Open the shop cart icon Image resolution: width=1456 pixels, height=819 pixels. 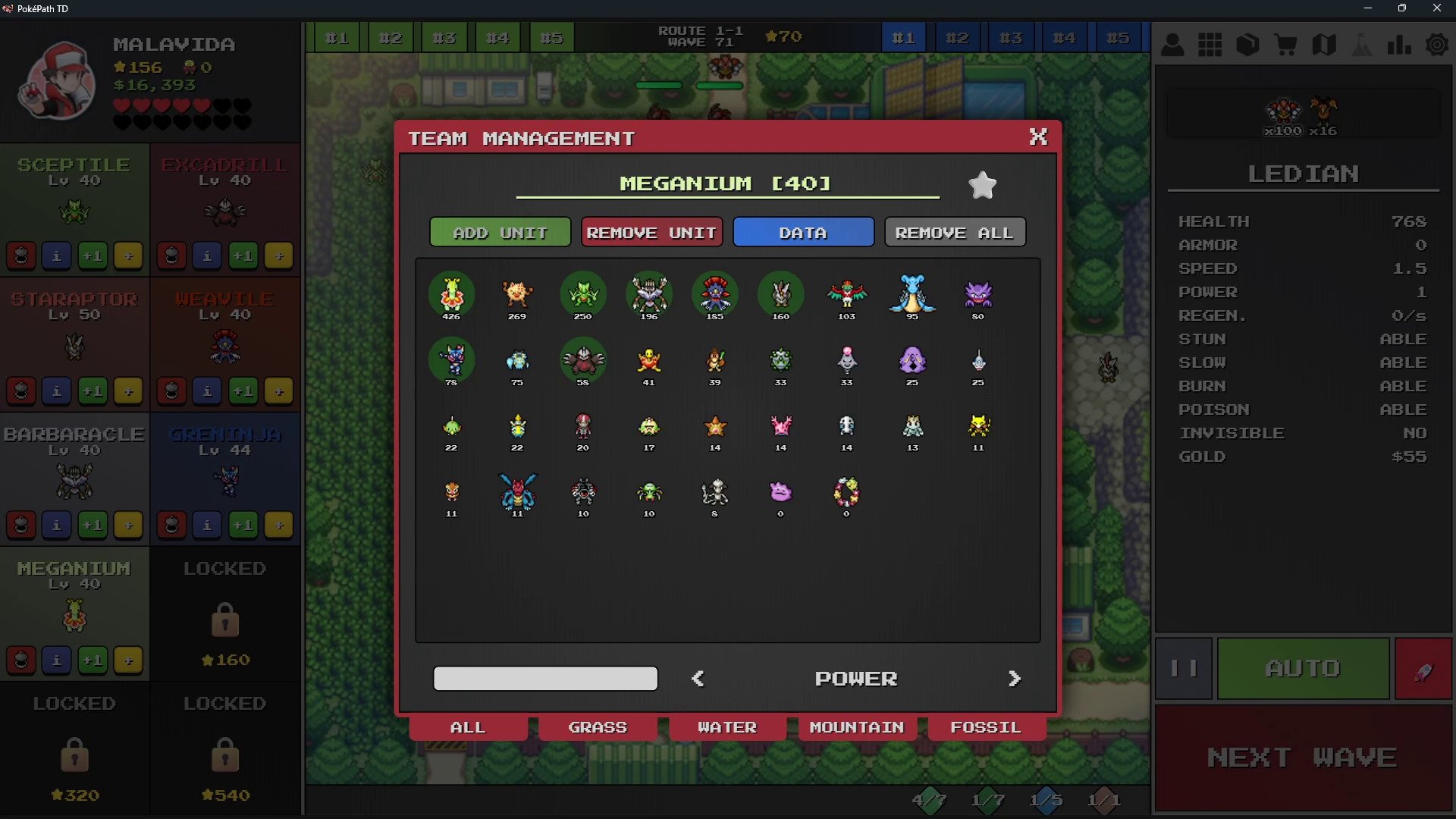point(1285,45)
